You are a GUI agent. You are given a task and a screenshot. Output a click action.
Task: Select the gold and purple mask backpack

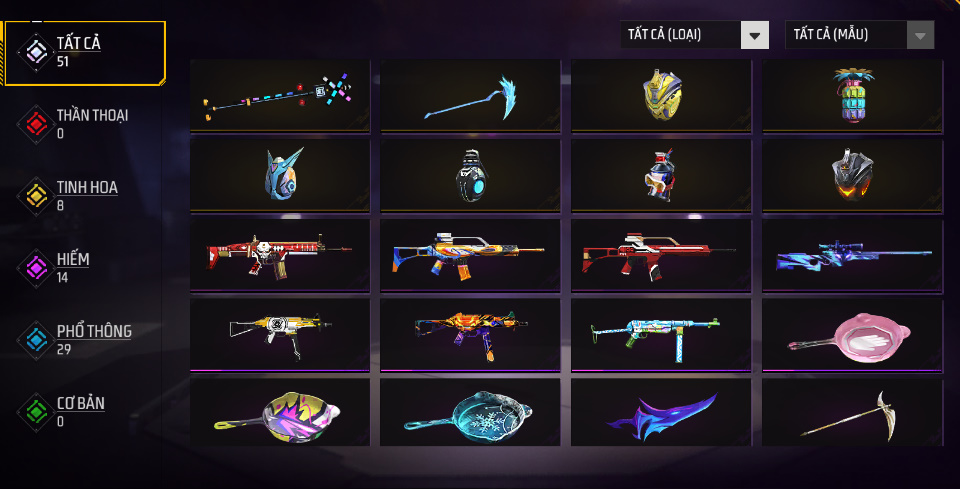pyautogui.click(x=661, y=94)
